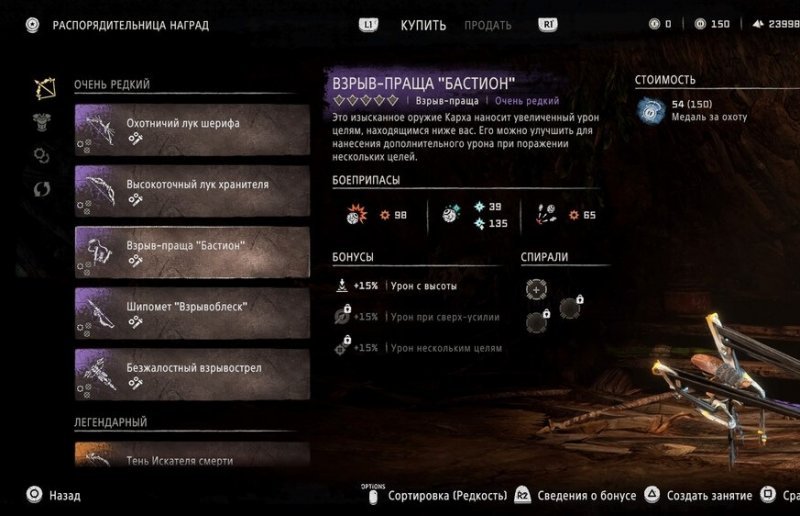Image resolution: width=800 pixels, height=516 pixels.
Task: Select Шипомет "Взрывоблеск" weapon entry
Action: pos(192,313)
